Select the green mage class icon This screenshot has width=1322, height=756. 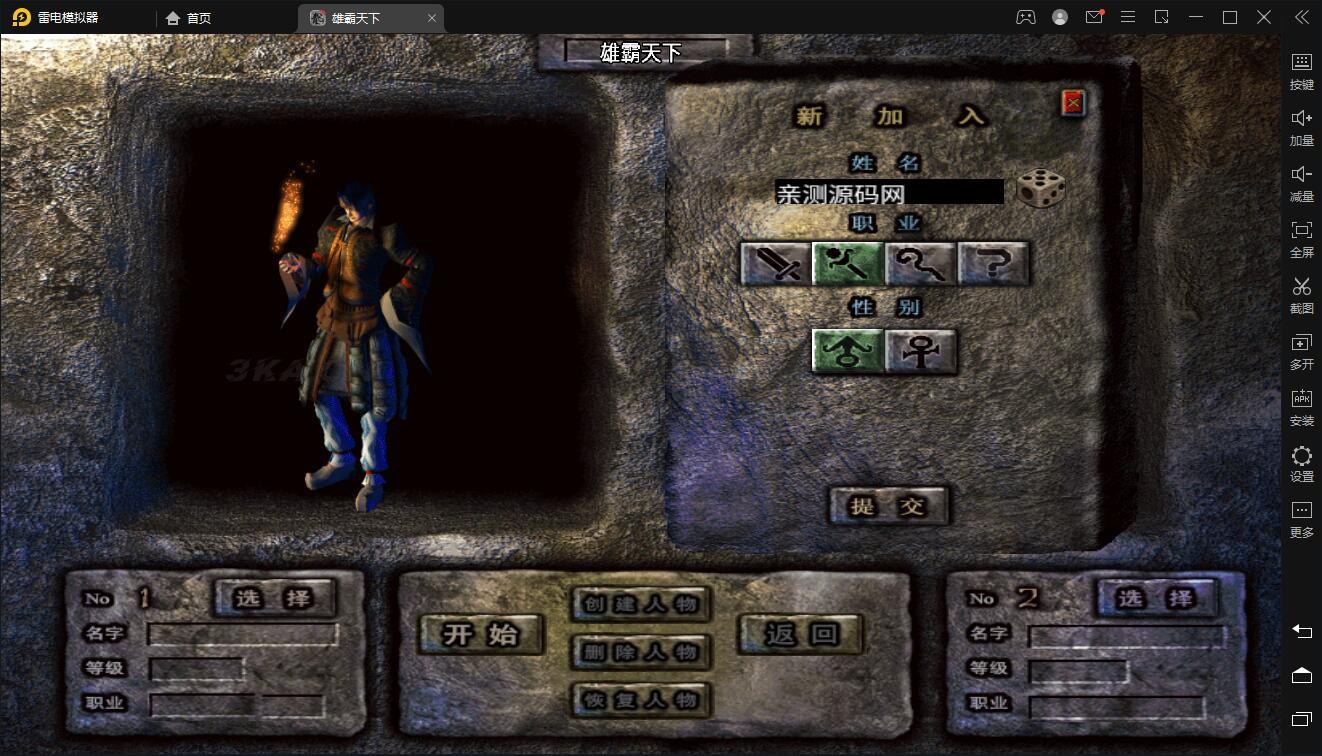pyautogui.click(x=848, y=264)
